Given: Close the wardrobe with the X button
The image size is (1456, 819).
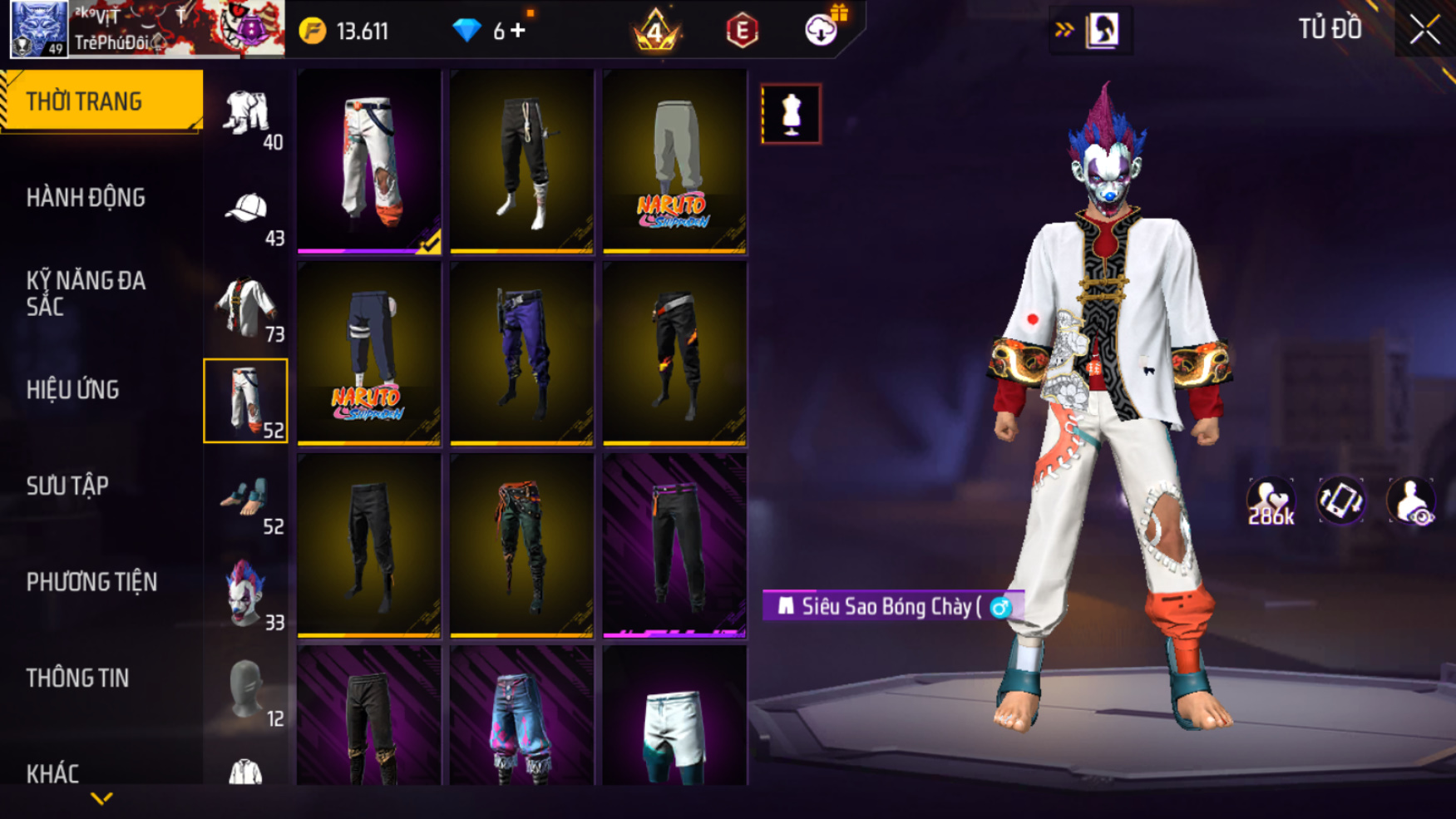Looking at the screenshot, I should point(1424,30).
